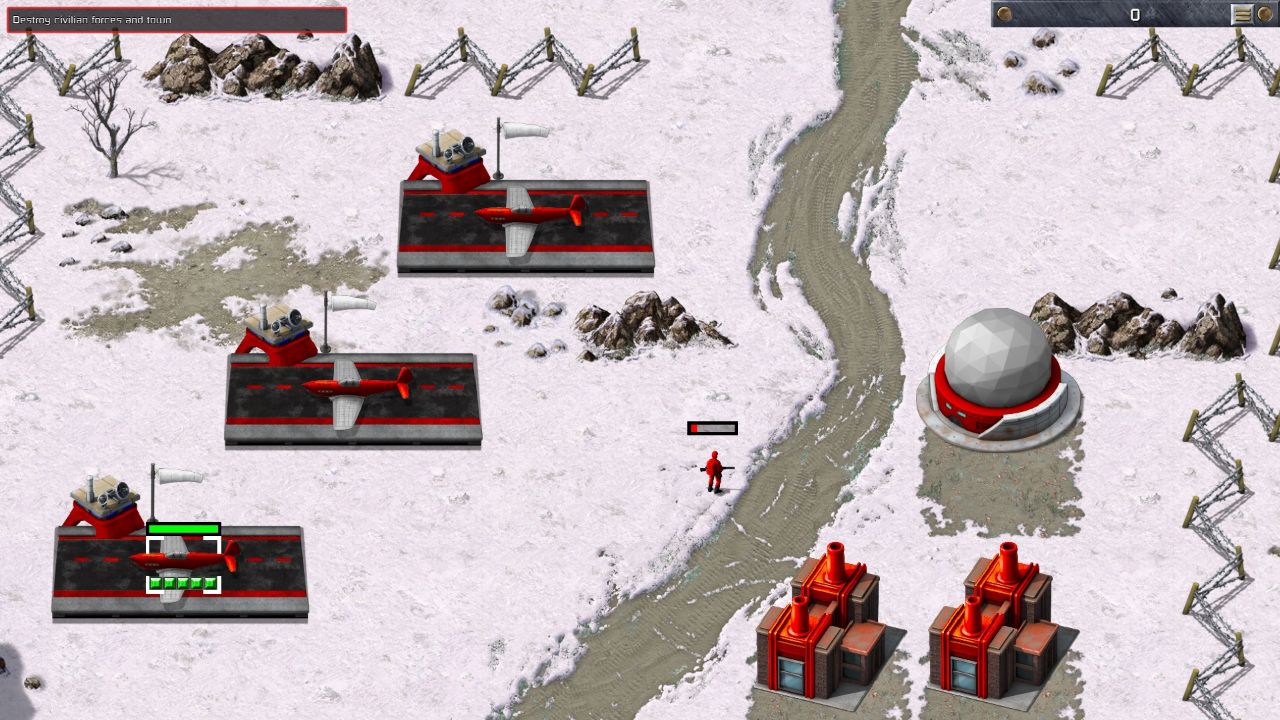Click the left gold rivet on credits bar
The width and height of the screenshot is (1280, 720).
point(1004,14)
